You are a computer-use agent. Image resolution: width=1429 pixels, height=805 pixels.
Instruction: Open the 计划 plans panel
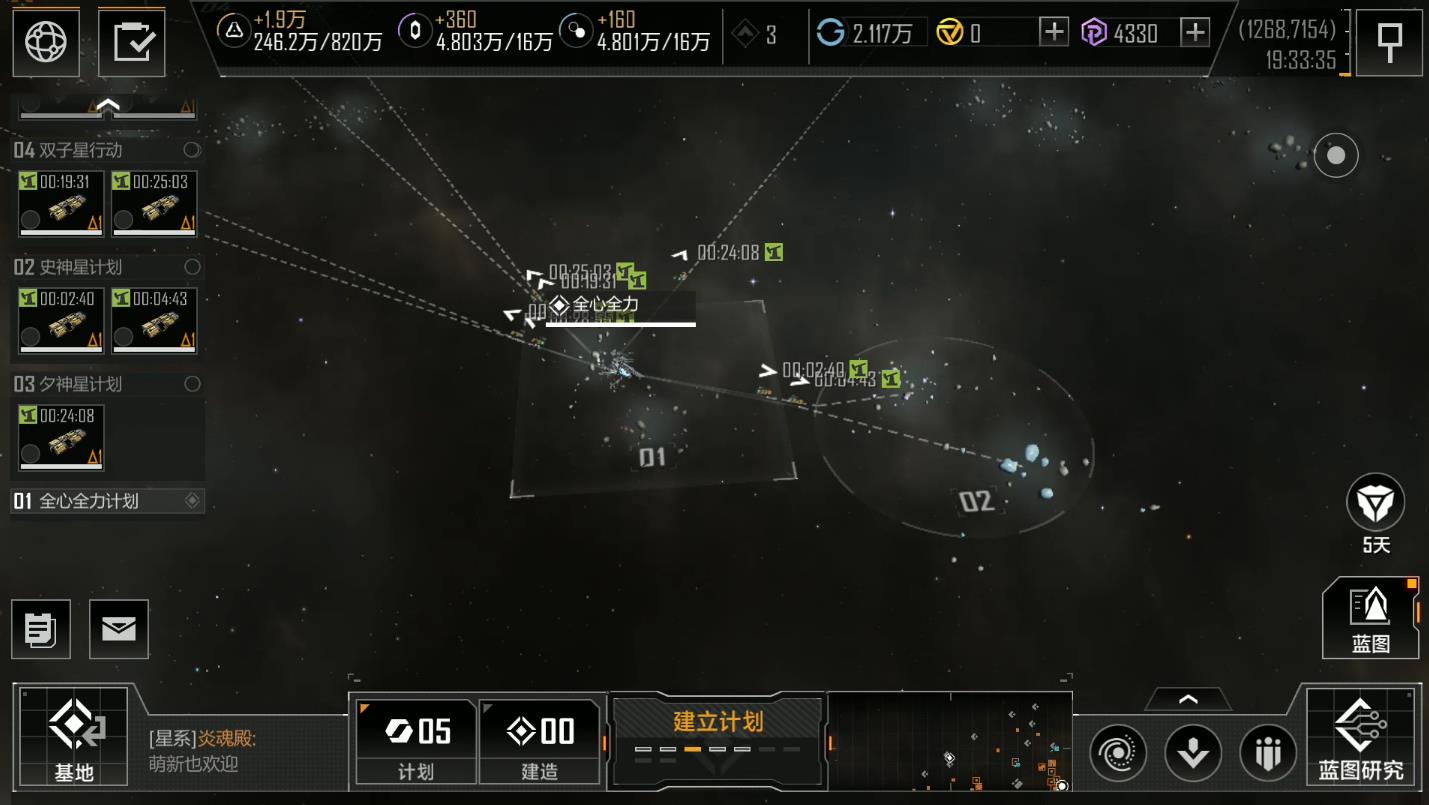[415, 740]
